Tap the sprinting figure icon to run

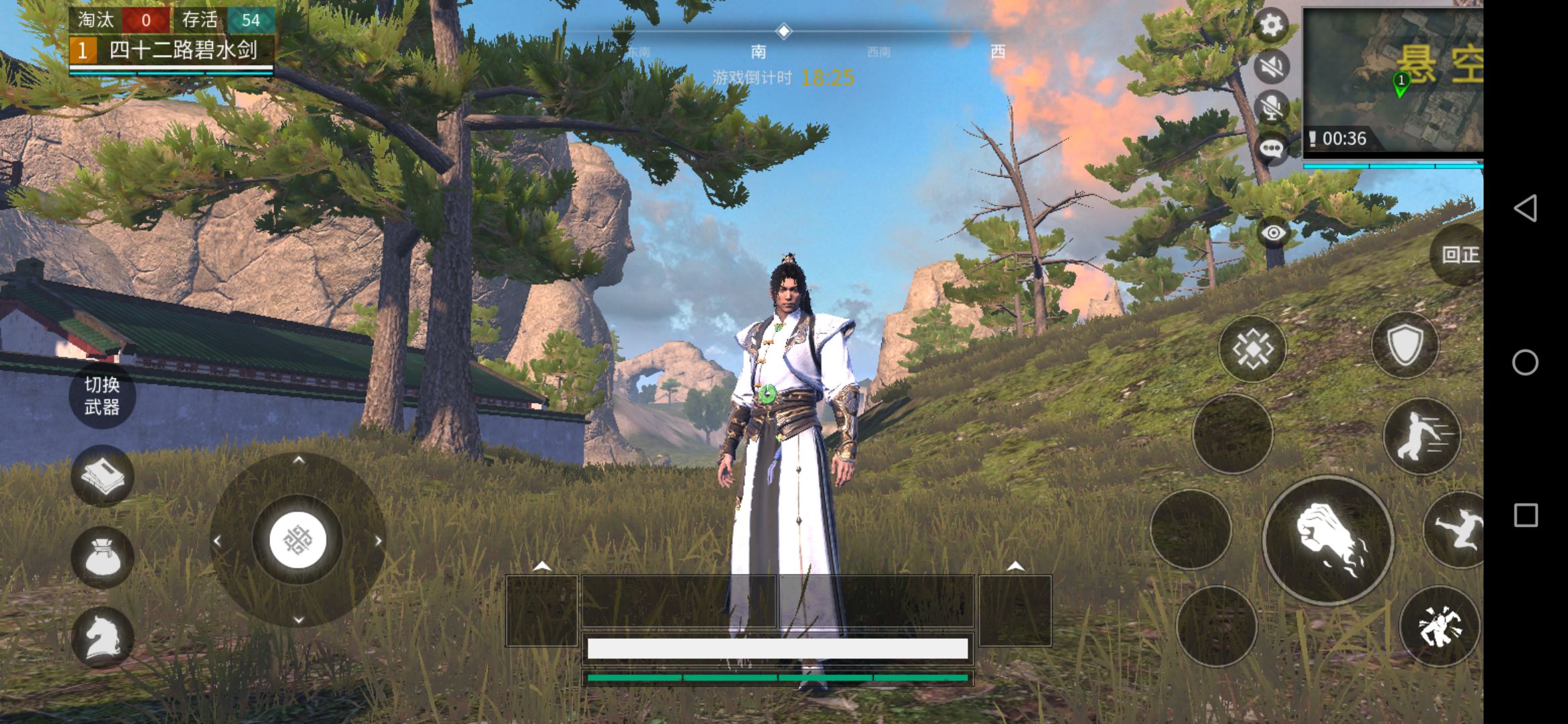point(1421,436)
